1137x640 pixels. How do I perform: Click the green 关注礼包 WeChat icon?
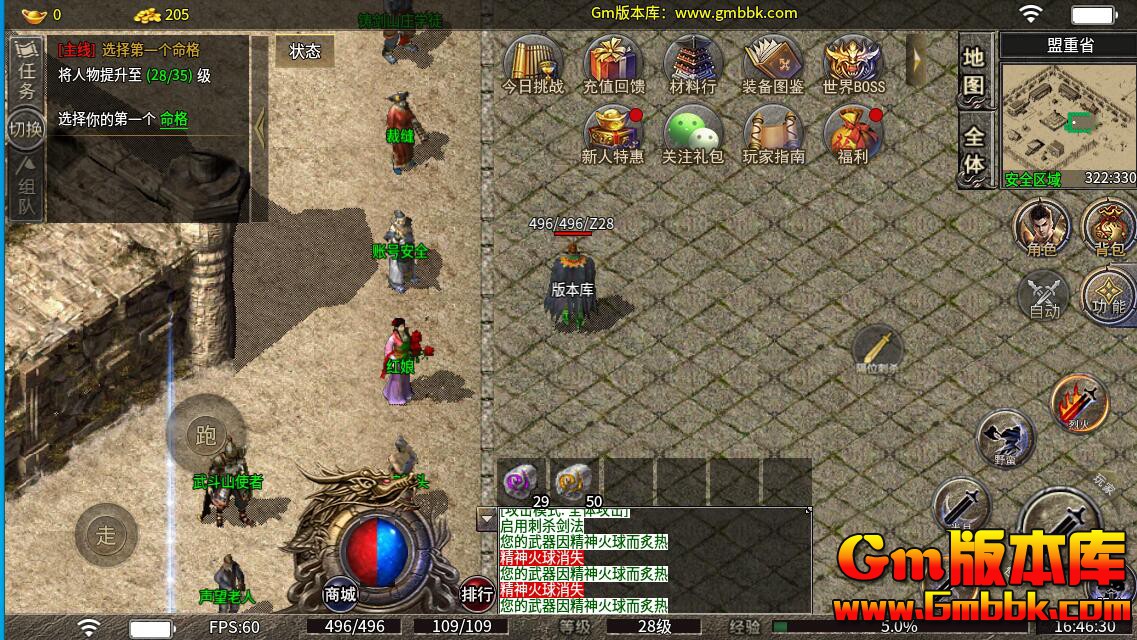pyautogui.click(x=692, y=134)
